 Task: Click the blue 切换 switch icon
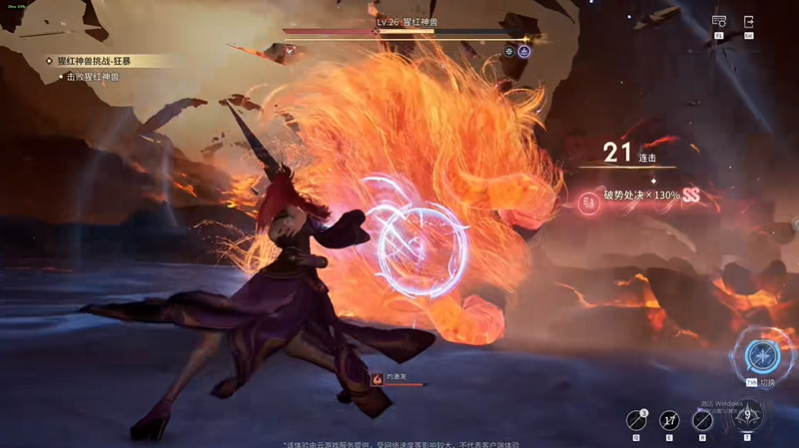[x=761, y=356]
